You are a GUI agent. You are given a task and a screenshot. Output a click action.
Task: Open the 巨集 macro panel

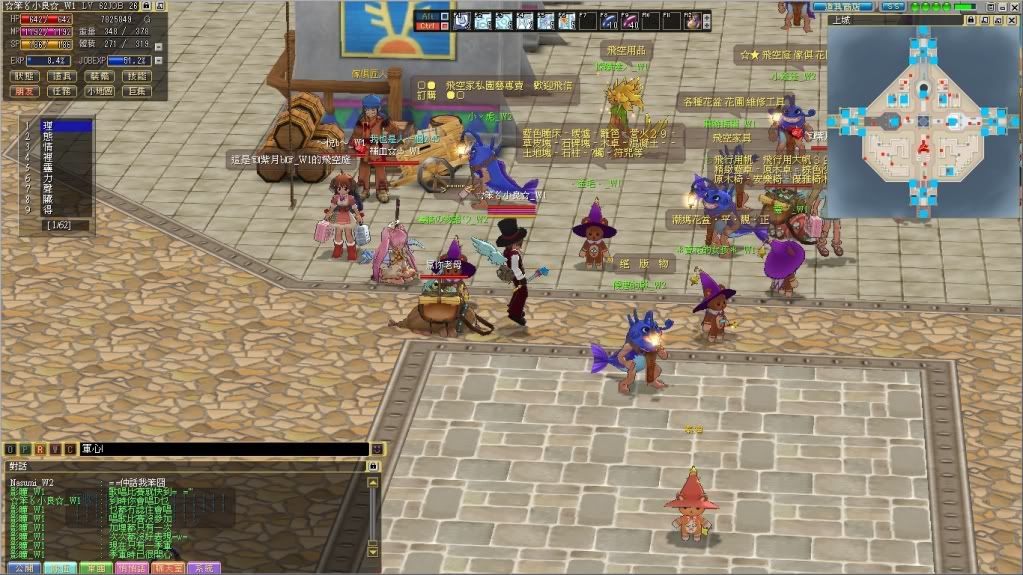tap(136, 91)
